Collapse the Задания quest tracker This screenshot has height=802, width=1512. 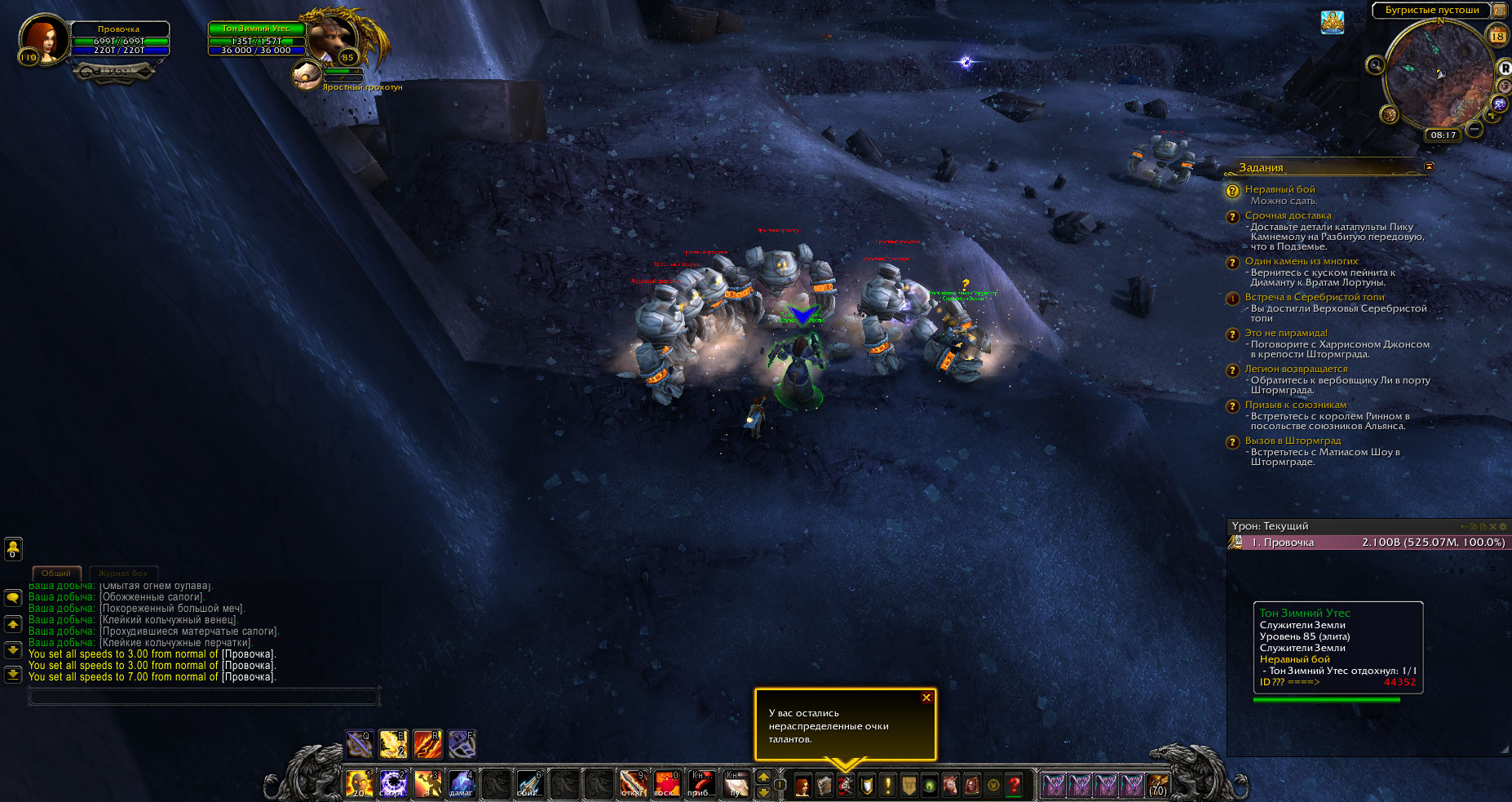[x=1428, y=166]
